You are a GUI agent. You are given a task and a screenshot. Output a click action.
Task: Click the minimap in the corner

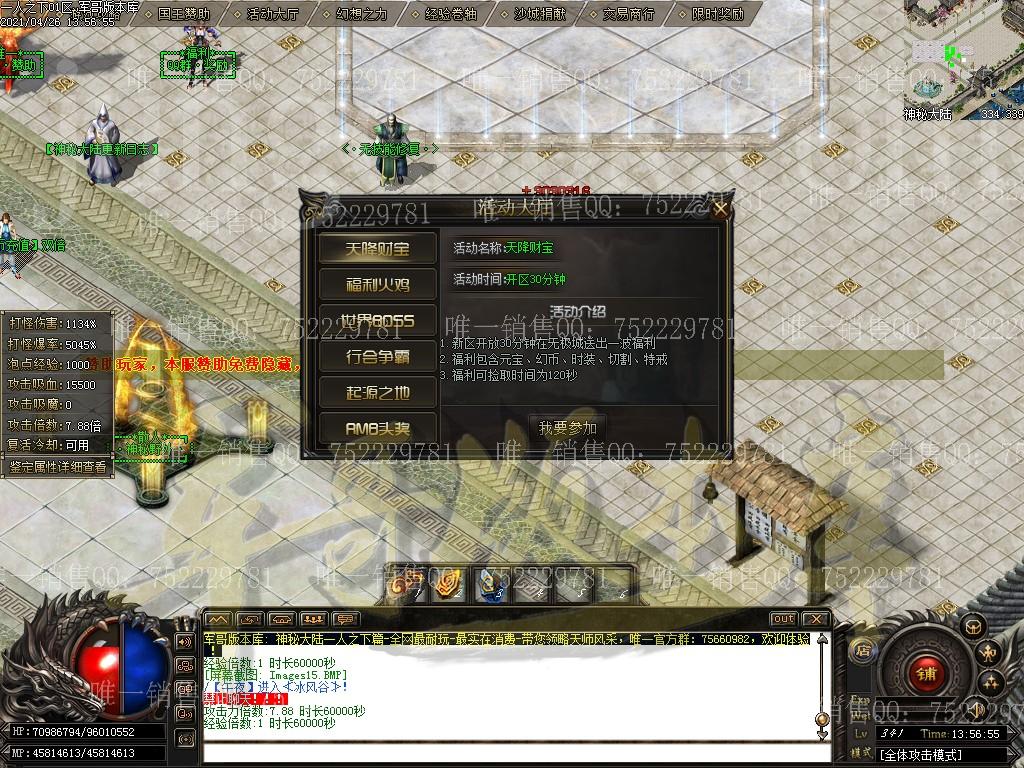pos(962,55)
